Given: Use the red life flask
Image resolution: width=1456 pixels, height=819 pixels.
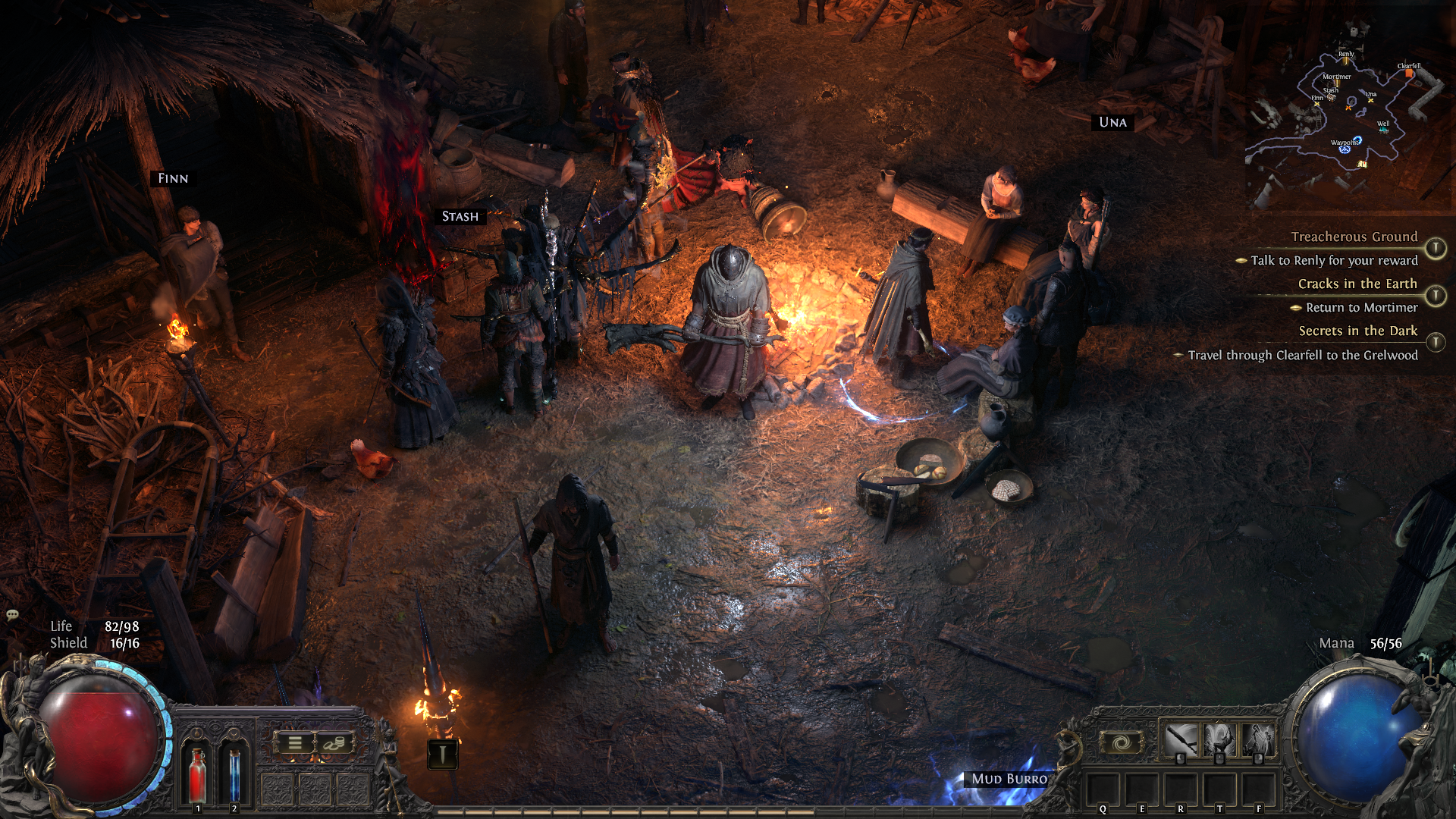Looking at the screenshot, I should click(197, 772).
